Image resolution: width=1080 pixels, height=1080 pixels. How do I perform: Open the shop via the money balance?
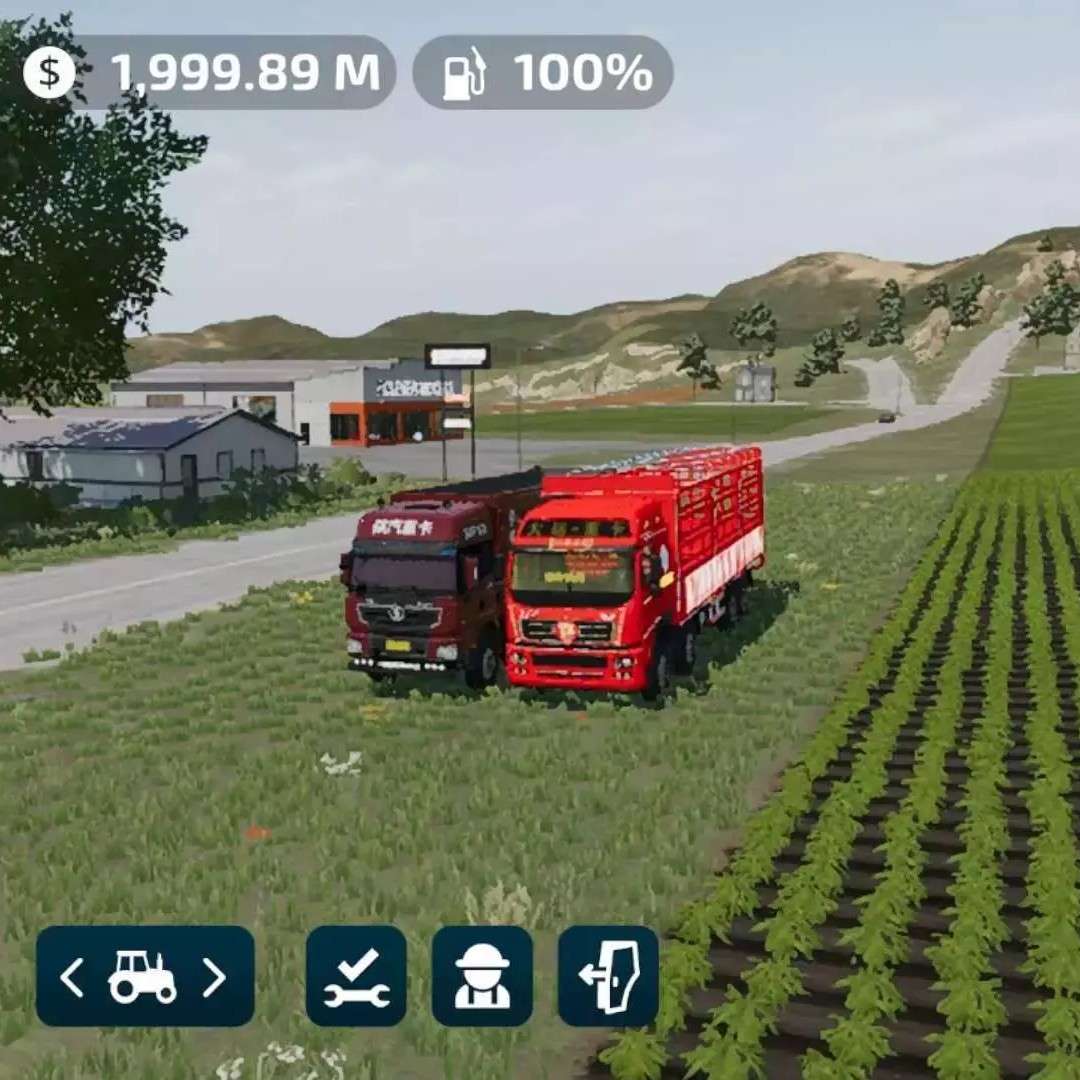210,73
